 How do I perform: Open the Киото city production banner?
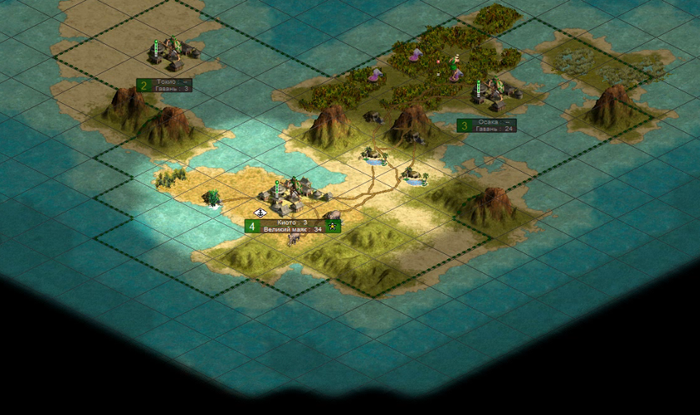point(292,229)
